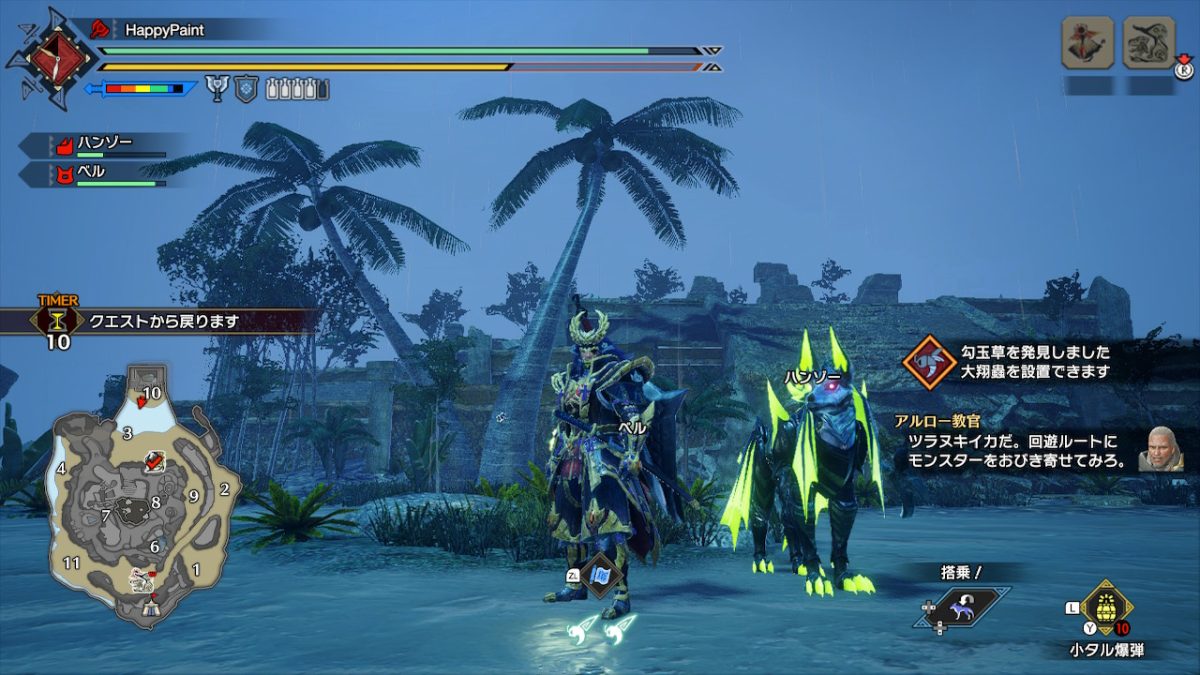Select the red-crested monster target icon

pyautogui.click(x=1088, y=42)
